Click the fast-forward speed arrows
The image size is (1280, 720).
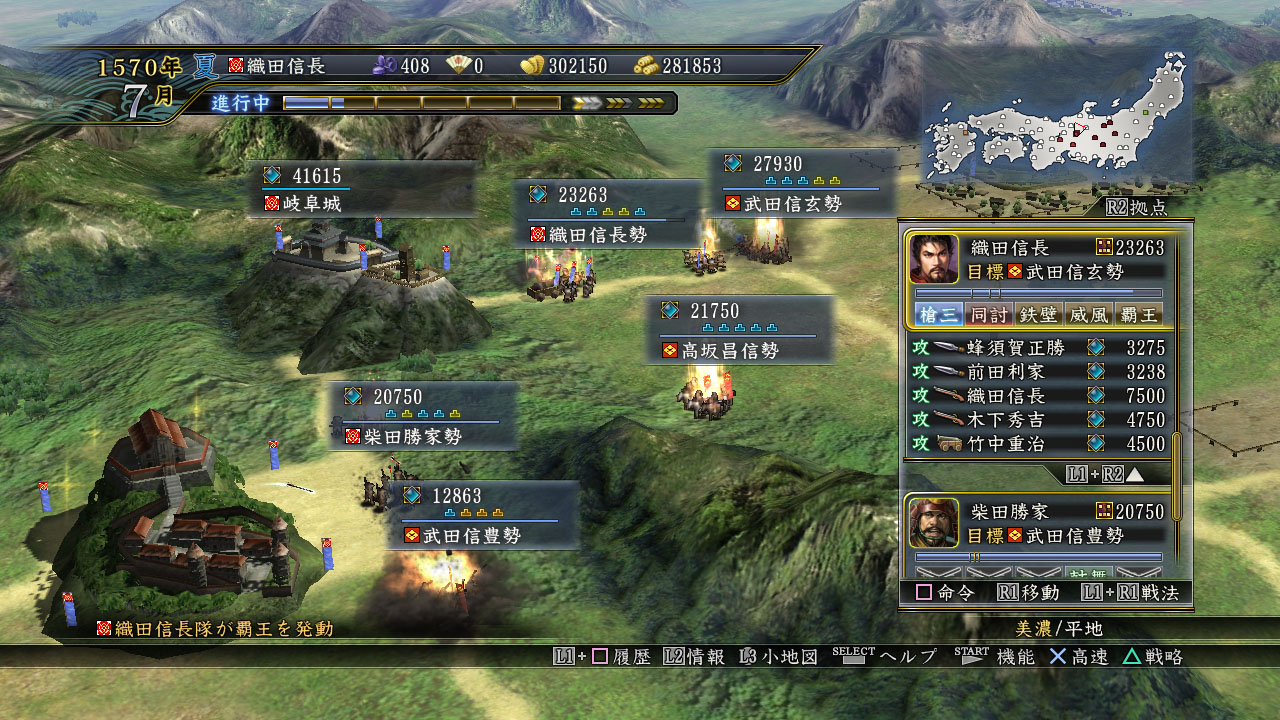click(x=618, y=103)
